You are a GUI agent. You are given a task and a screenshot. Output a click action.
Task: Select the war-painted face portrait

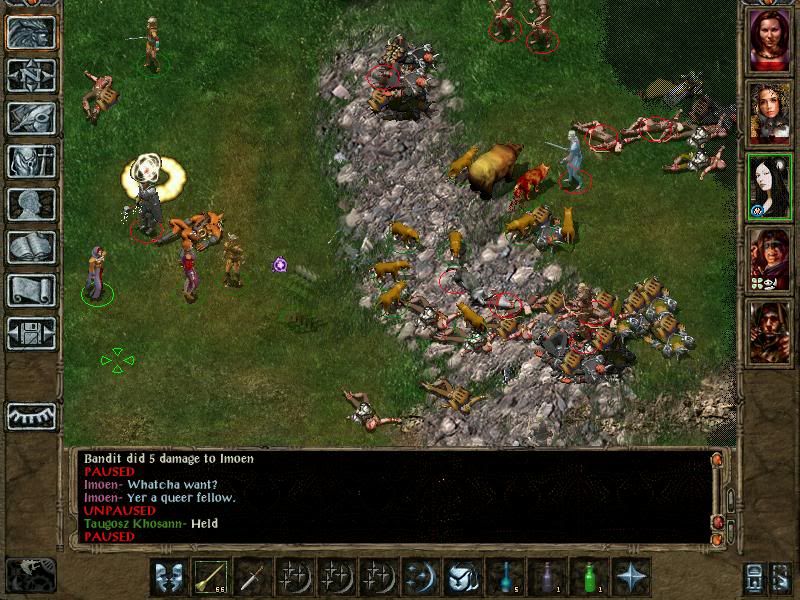pos(770,258)
